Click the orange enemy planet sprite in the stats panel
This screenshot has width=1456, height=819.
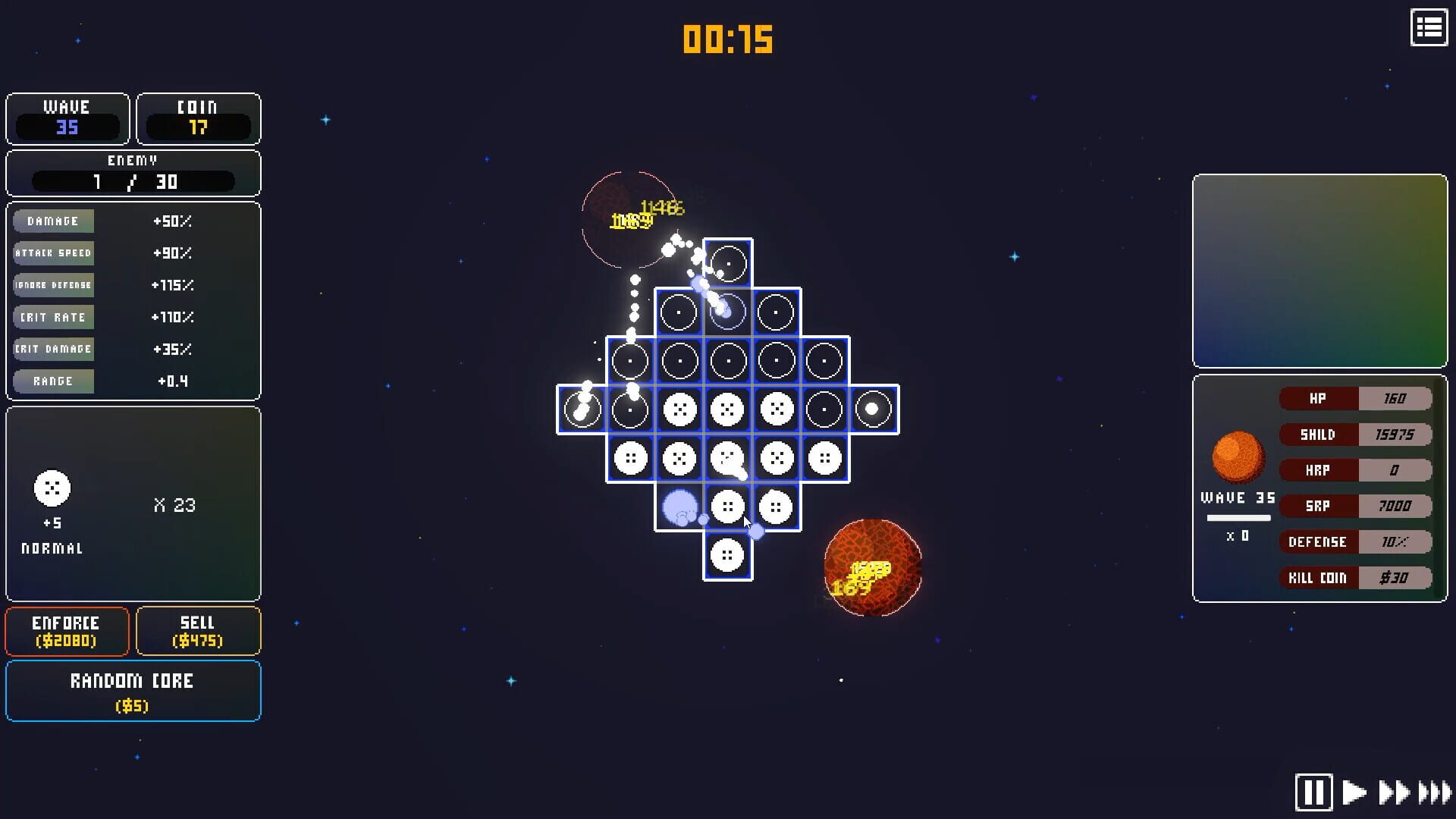(x=1238, y=455)
